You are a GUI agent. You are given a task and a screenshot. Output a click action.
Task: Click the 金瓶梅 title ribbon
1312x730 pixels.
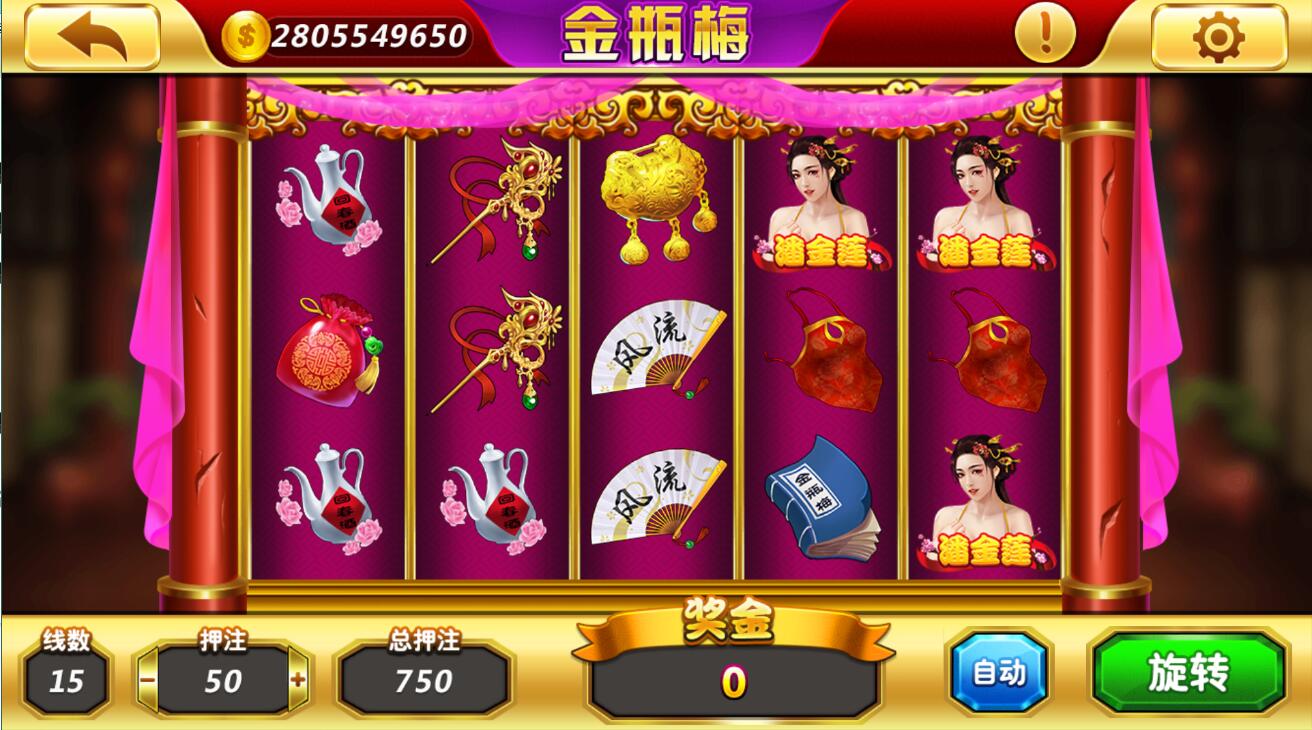(x=655, y=32)
